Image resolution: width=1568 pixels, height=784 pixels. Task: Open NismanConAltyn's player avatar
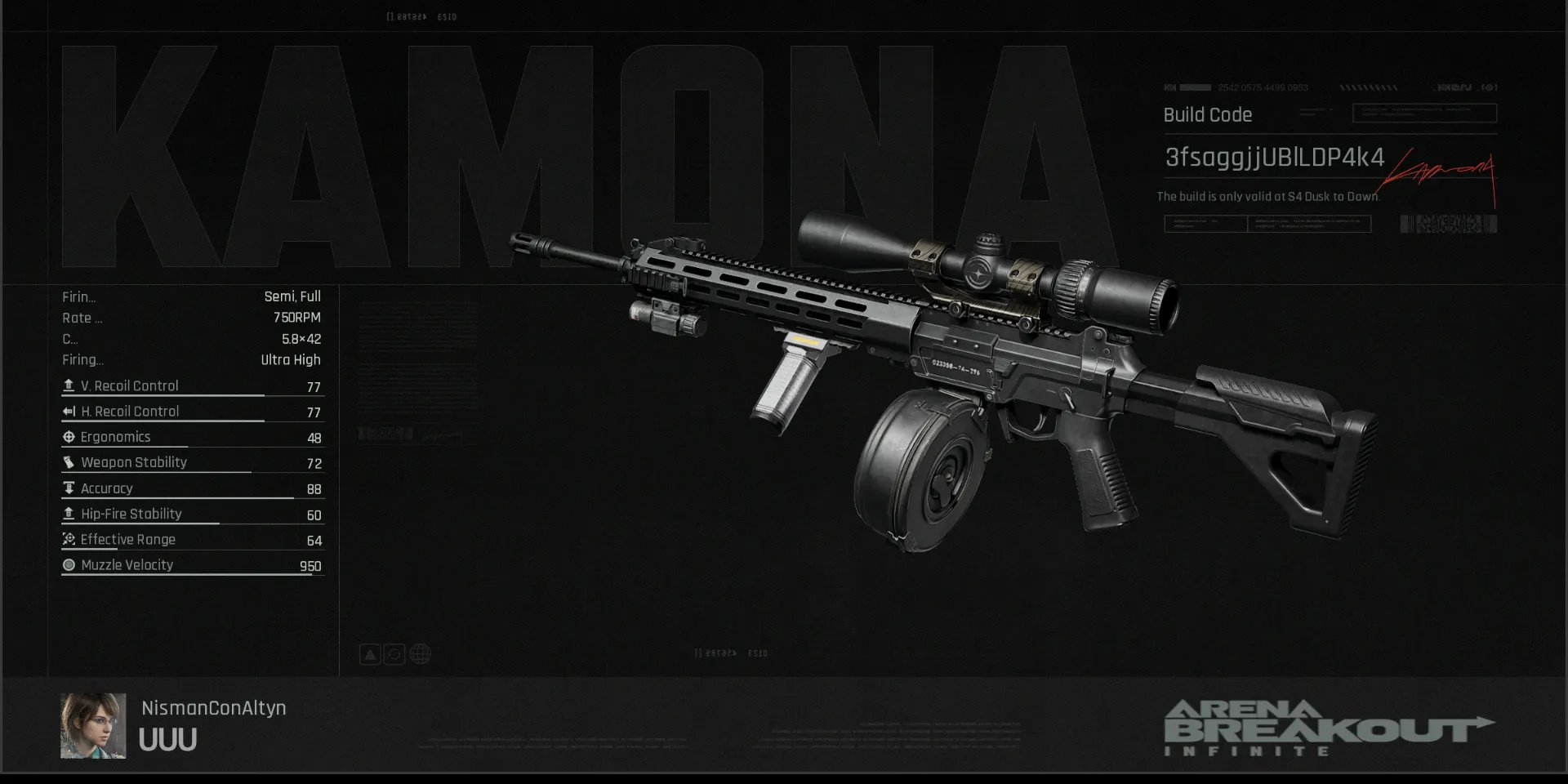[x=93, y=726]
